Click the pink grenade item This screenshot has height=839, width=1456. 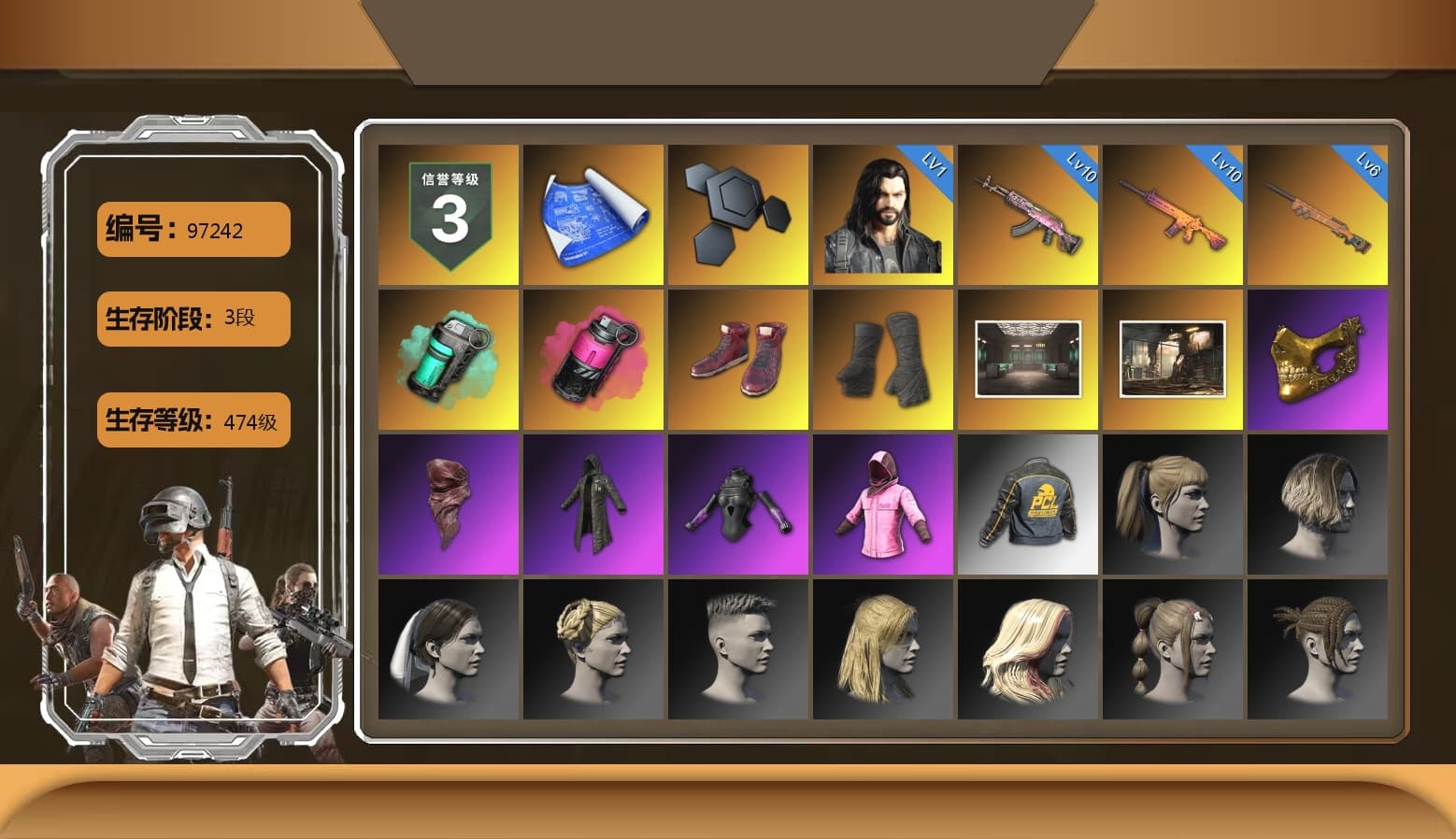tap(592, 358)
